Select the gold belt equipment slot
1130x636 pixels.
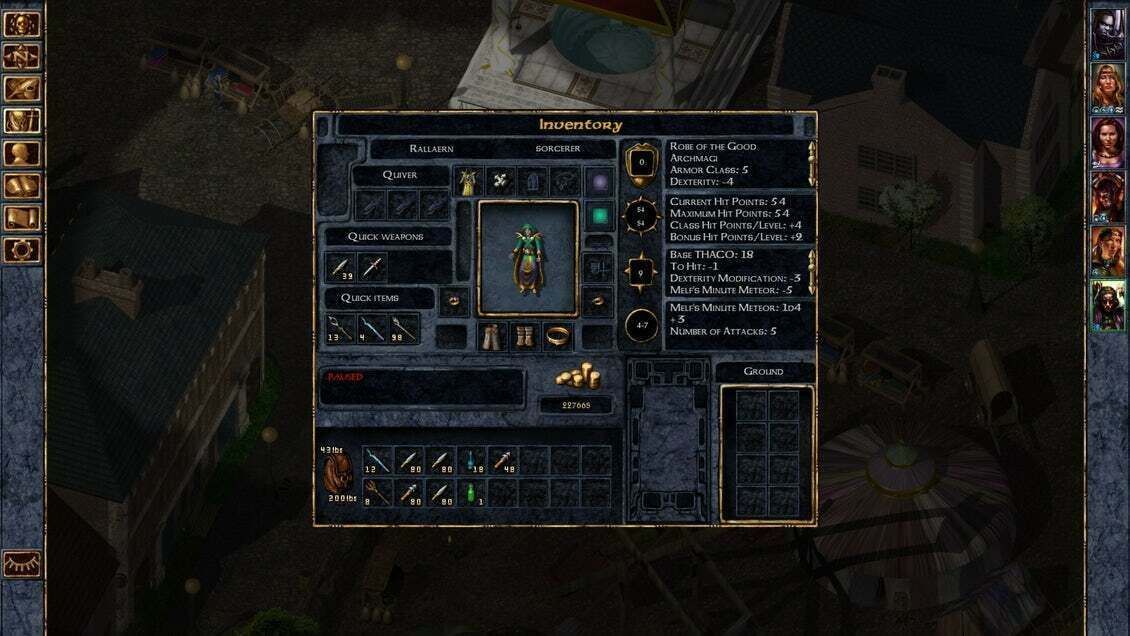coord(557,337)
